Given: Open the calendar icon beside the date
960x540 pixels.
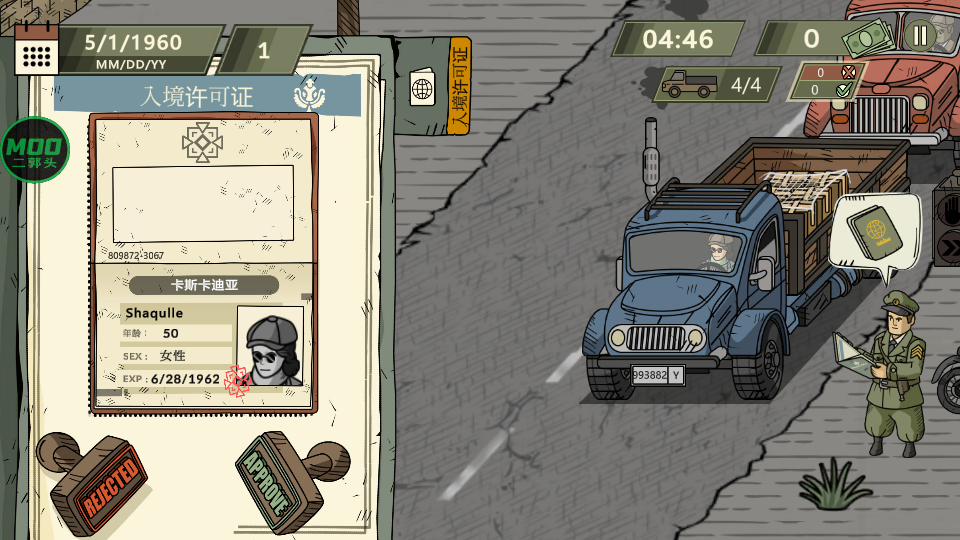Looking at the screenshot, I should pos(38,50).
